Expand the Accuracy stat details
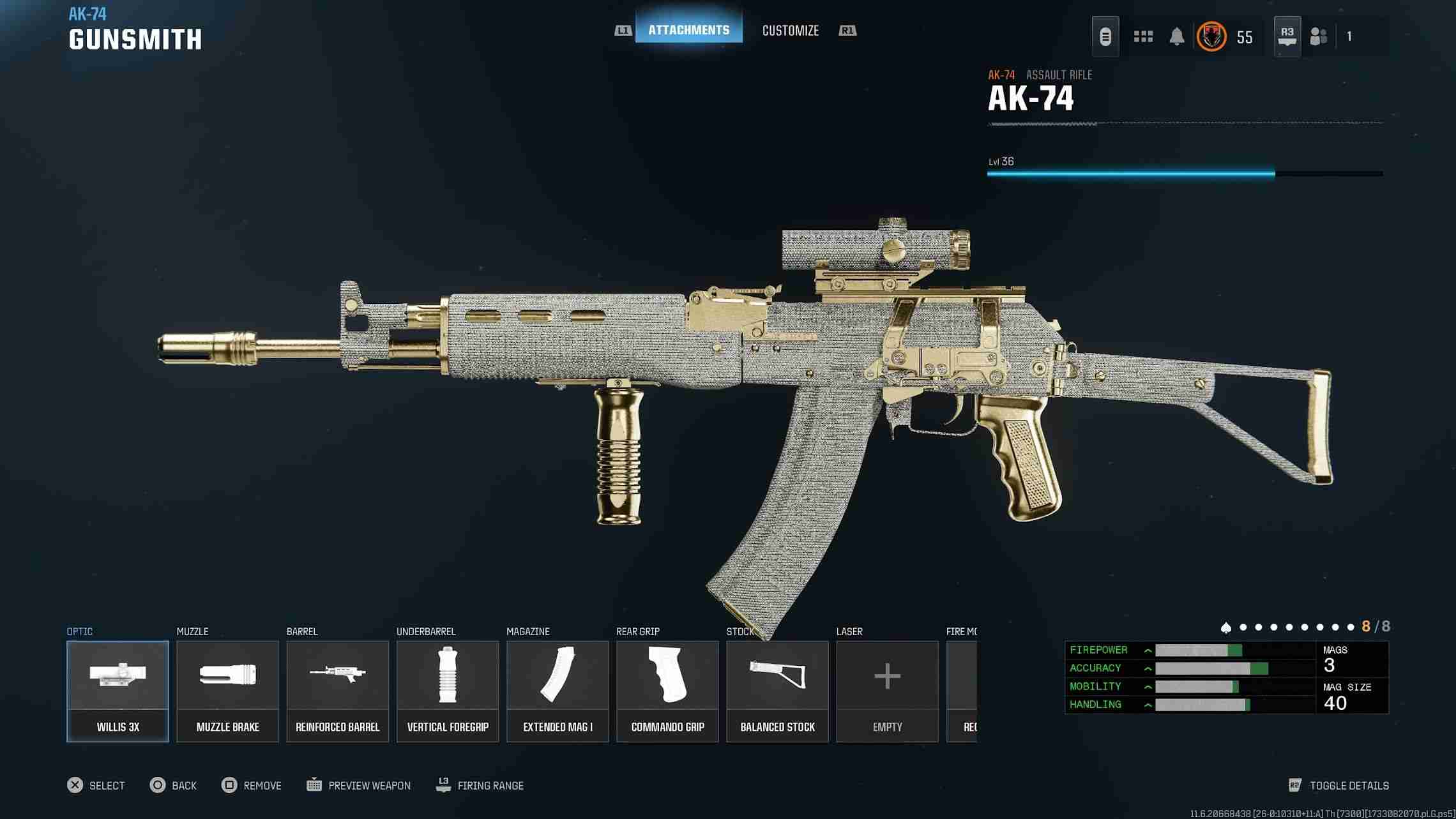Viewport: 1456px width, 819px height. click(1148, 668)
